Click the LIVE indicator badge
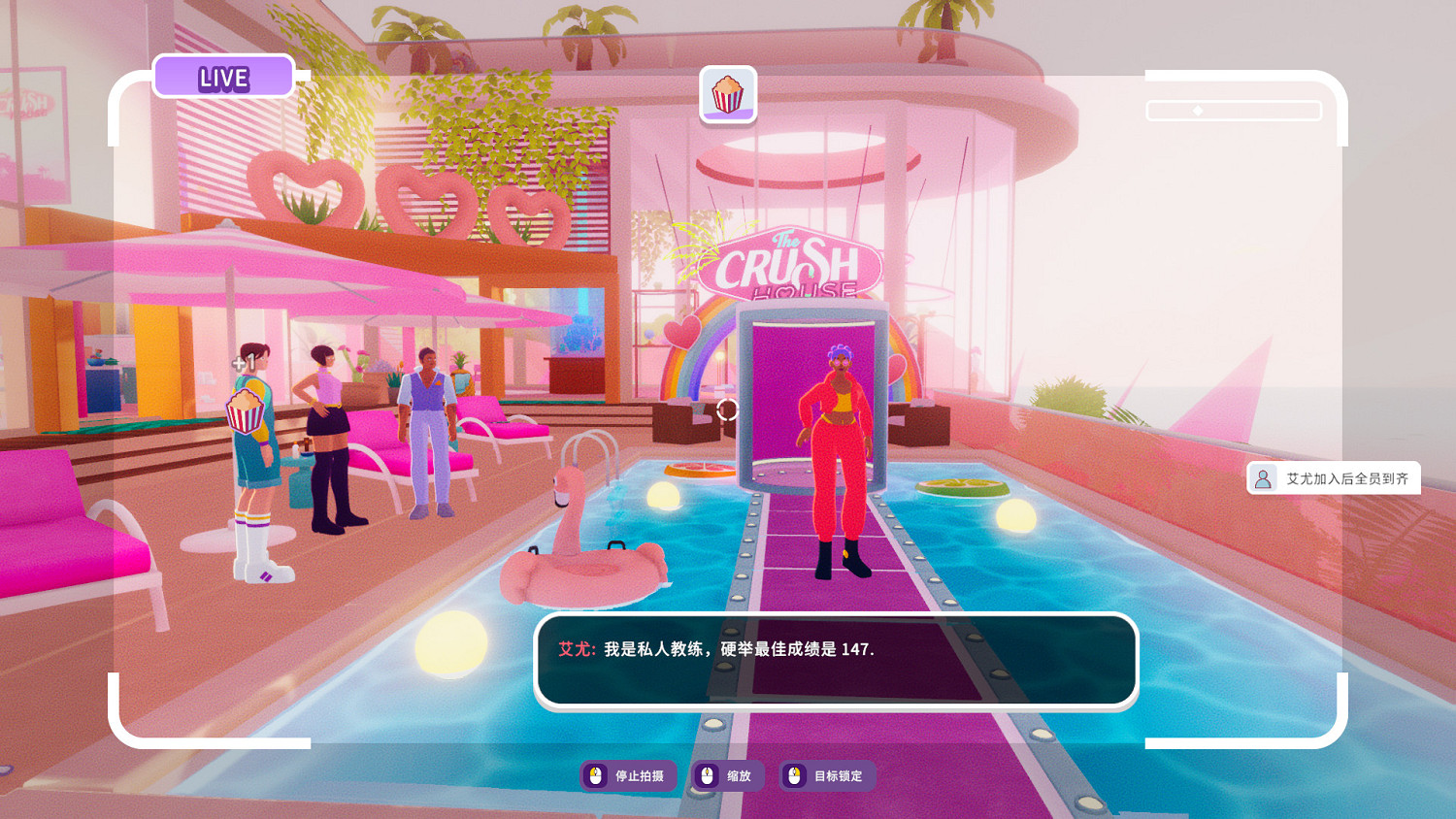1456x819 pixels. 222,76
